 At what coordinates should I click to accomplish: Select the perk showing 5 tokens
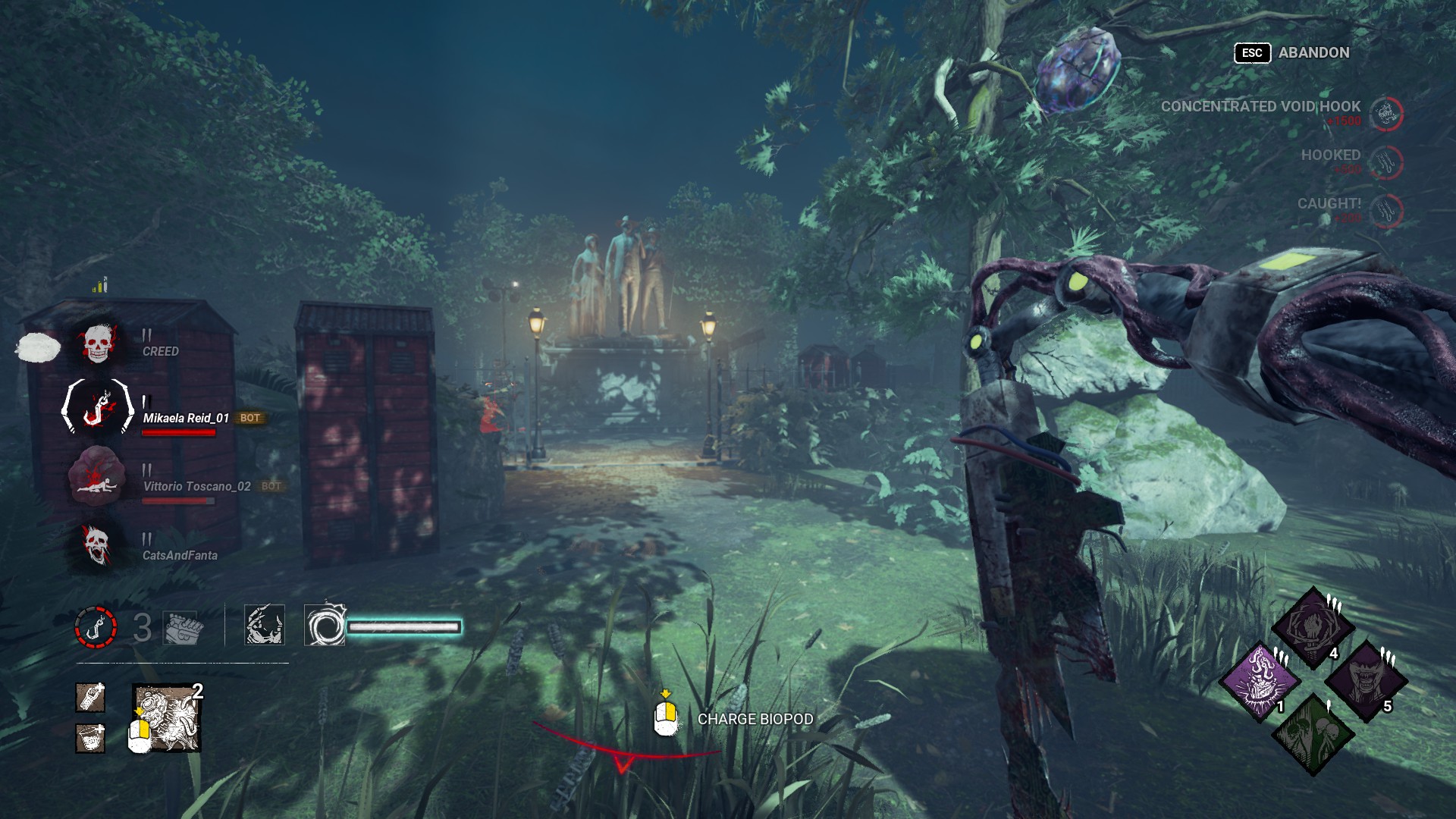coord(1365,681)
